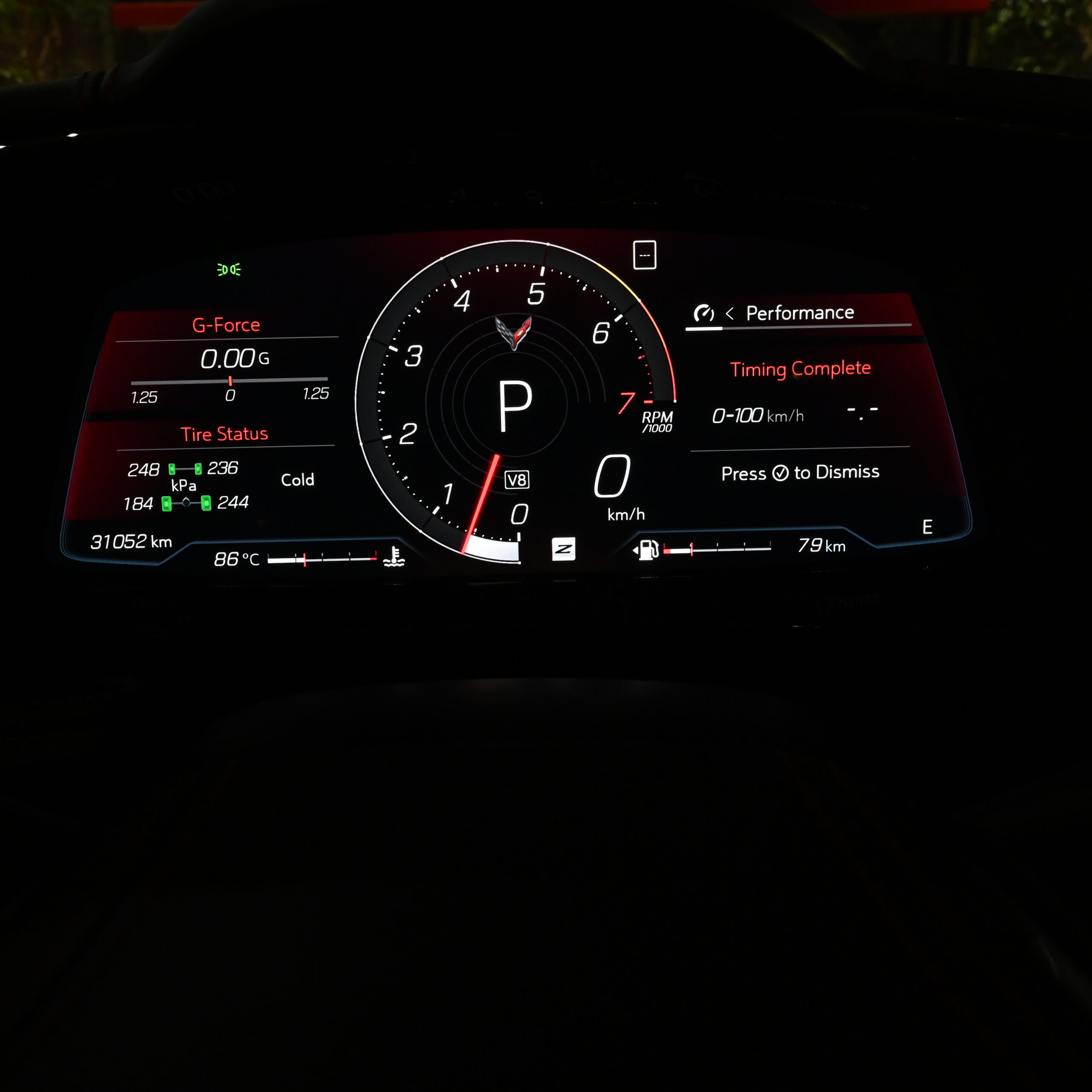Tap the green headlight indicator icon
This screenshot has height=1092, width=1092.
229,270
